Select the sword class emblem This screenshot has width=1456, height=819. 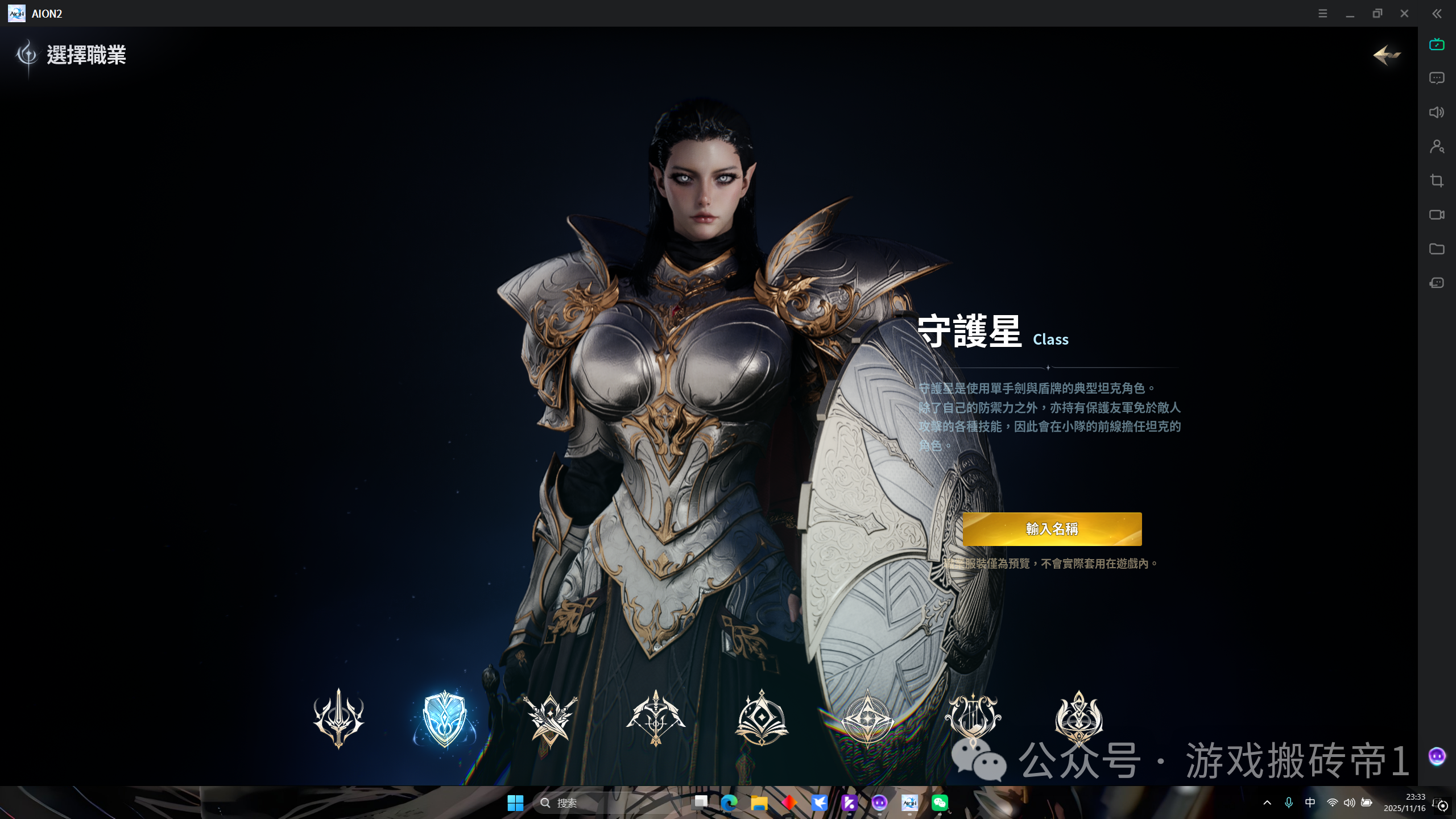click(338, 718)
